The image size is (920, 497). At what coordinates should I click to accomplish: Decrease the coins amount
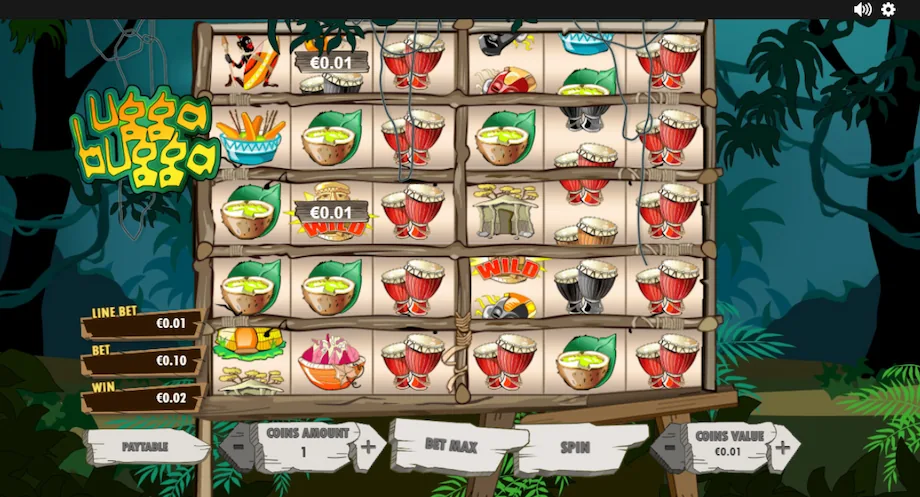pos(239,447)
